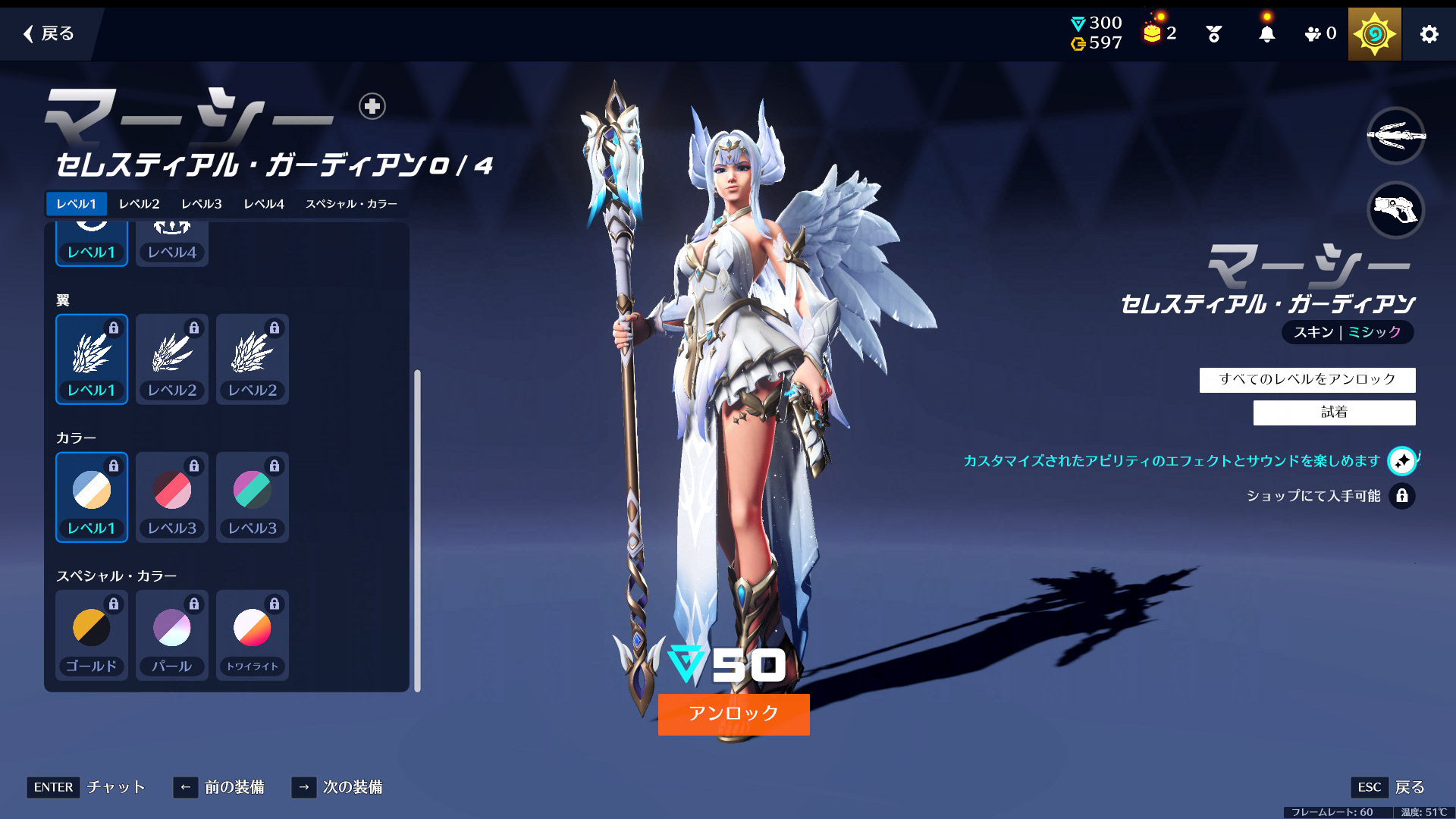Viewport: 1456px width, 819px height.
Task: Select the teal and purple color swatch
Action: tap(253, 497)
